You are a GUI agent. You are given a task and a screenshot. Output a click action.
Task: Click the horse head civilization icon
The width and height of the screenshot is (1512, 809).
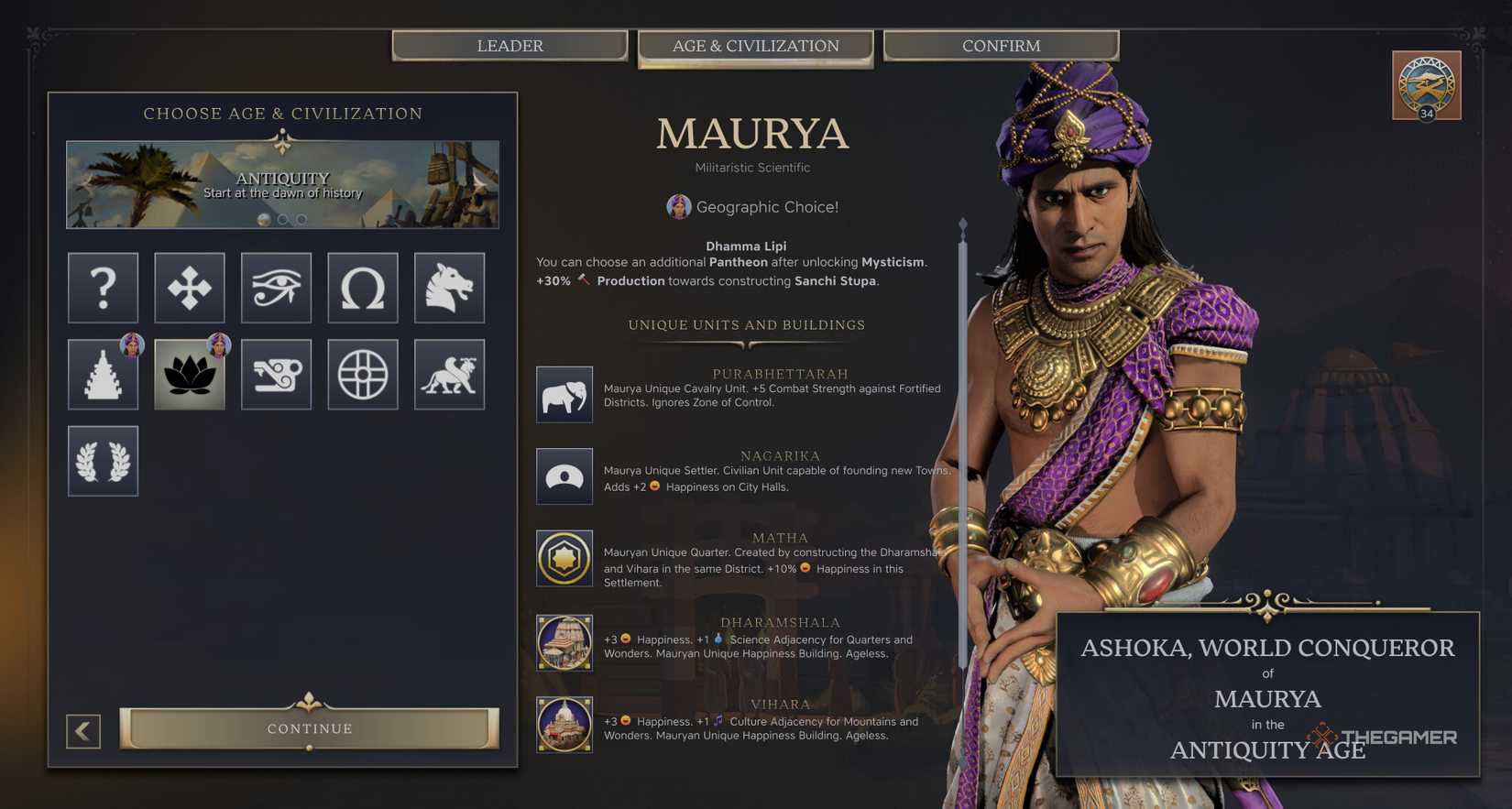click(449, 288)
